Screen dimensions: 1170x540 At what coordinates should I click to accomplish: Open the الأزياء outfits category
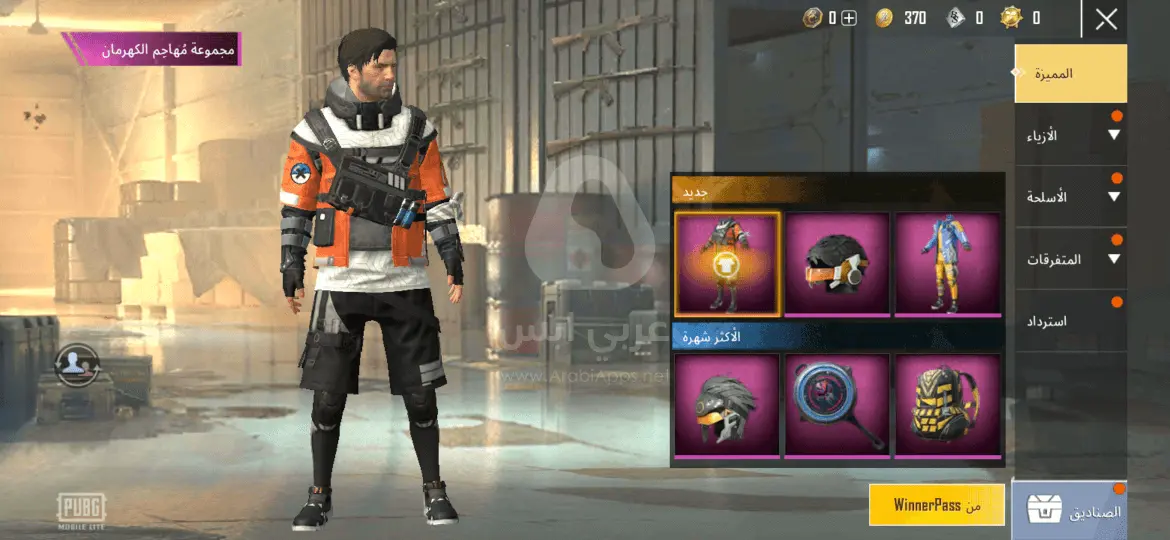[1070, 135]
